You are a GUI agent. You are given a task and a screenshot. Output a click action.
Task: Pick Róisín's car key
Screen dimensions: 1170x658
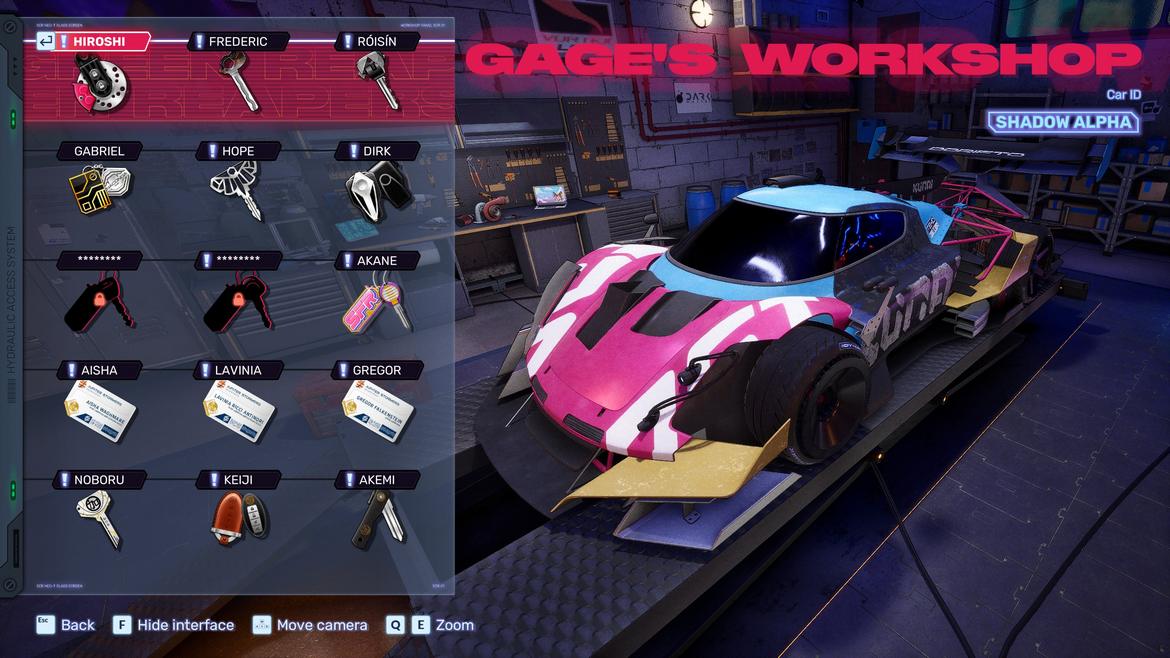click(x=377, y=81)
